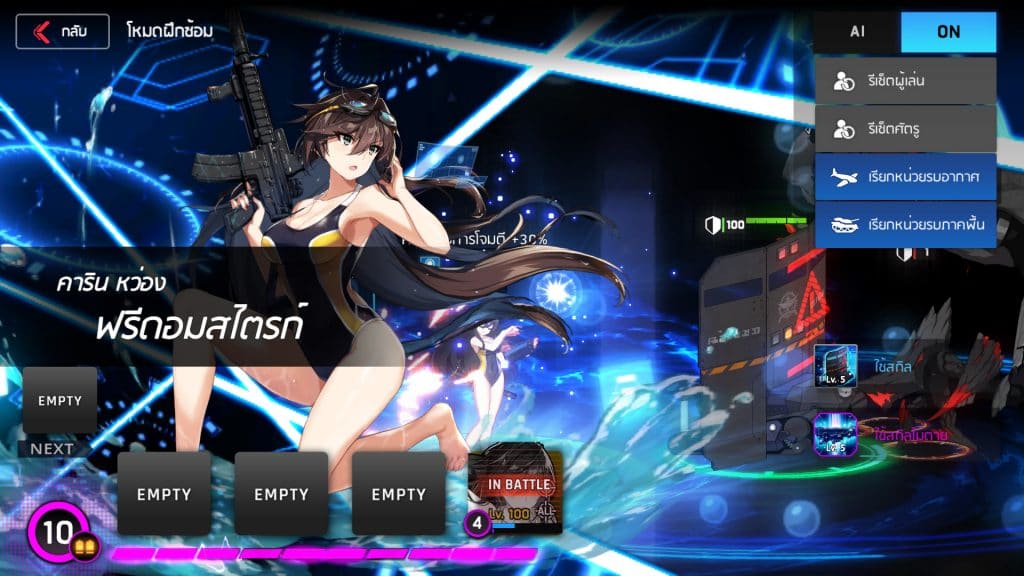This screenshot has width=1024, height=576.
Task: Summon ground units with เรียกหน่วยรบภาคพื้น
Action: (x=905, y=224)
